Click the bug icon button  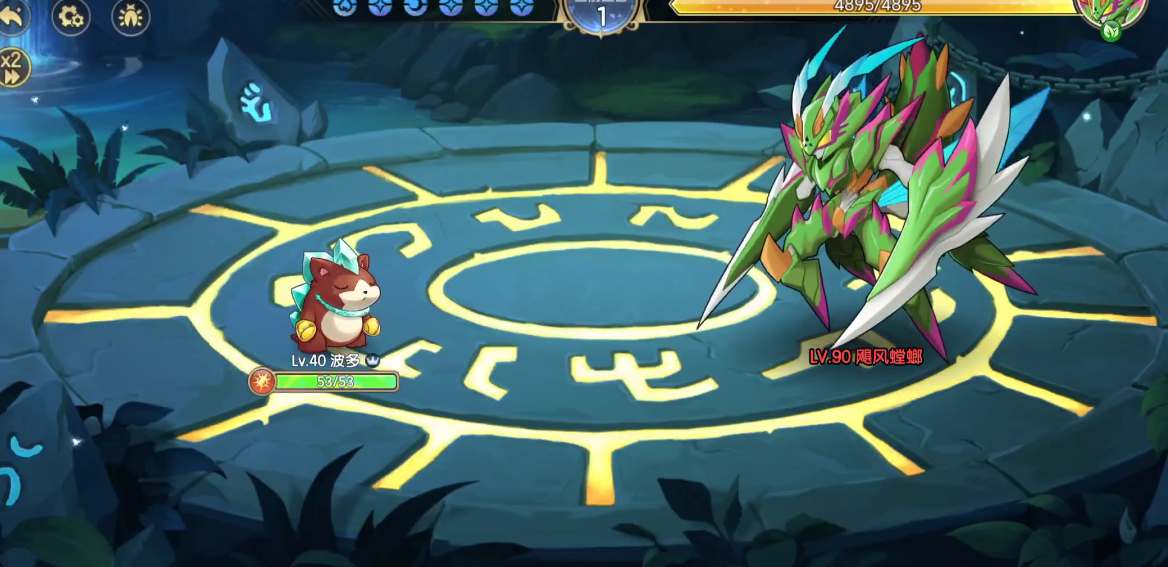point(131,17)
